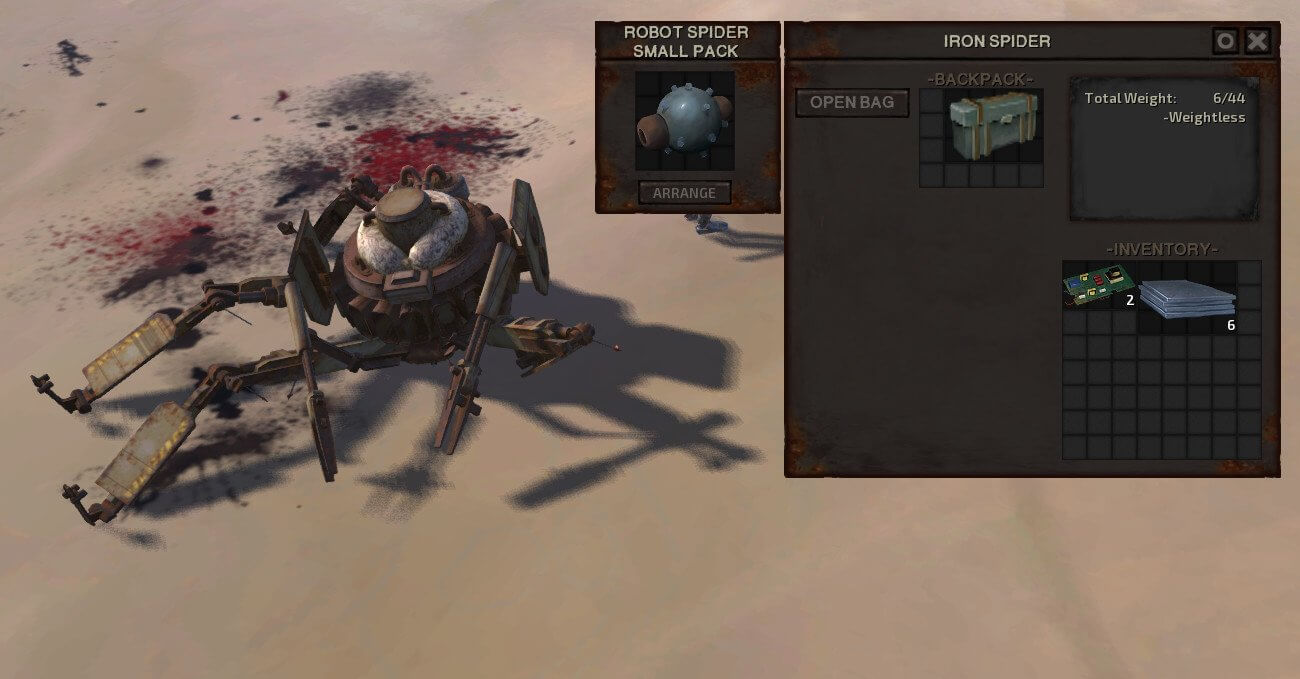Select the round spiked robot part item
The image size is (1300, 679).
pos(684,121)
